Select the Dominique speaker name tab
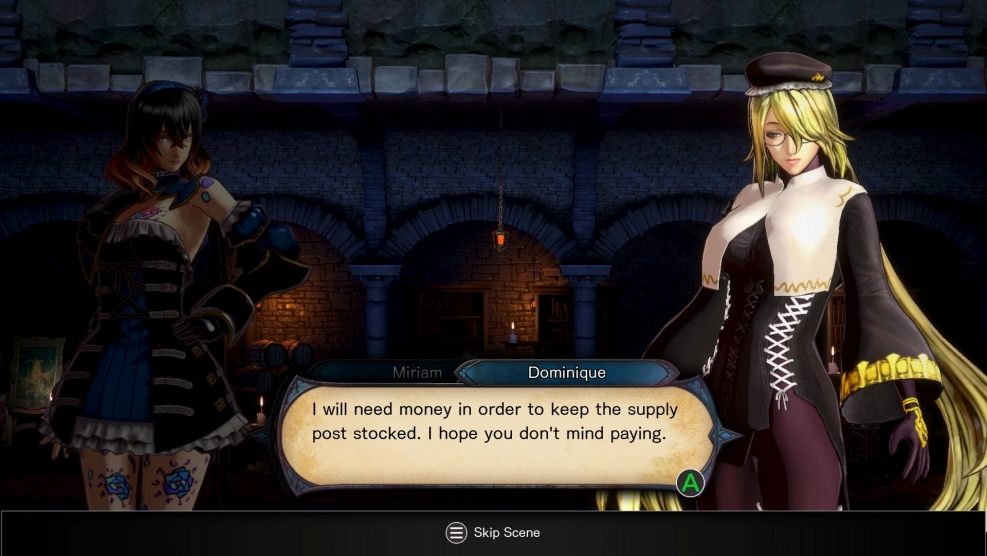Screen dimensions: 987x556 coord(566,373)
